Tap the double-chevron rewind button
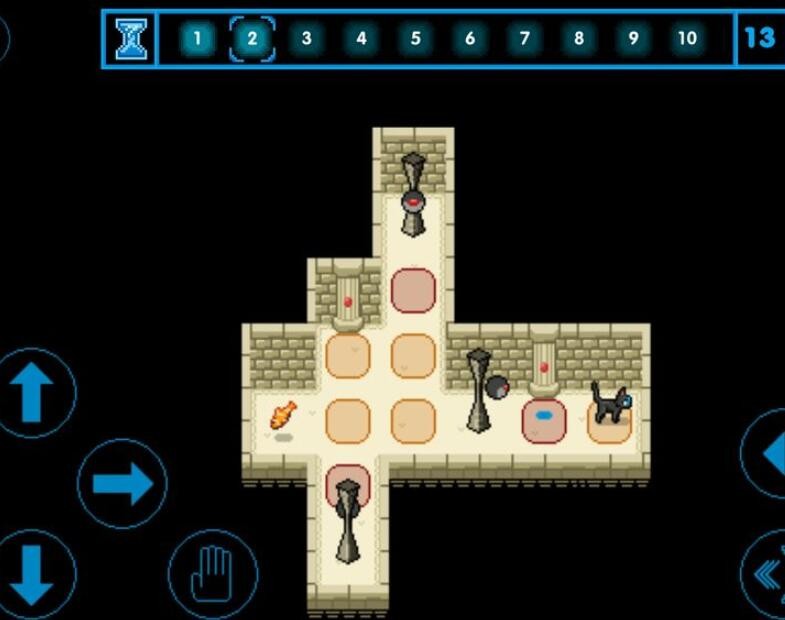The width and height of the screenshot is (785, 620). 766,576
